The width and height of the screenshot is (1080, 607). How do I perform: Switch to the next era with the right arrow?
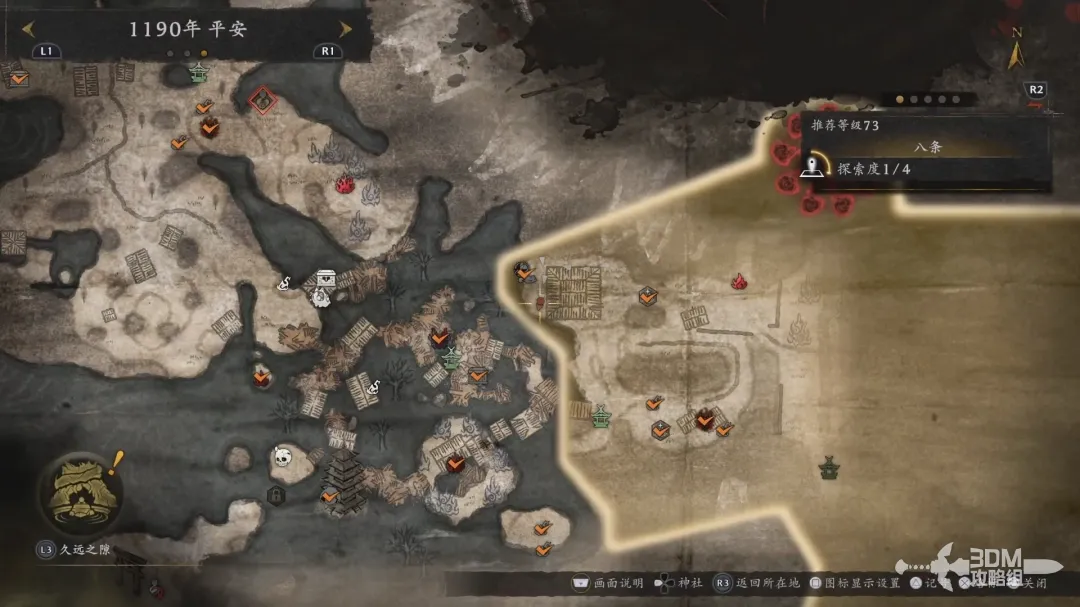click(x=345, y=29)
